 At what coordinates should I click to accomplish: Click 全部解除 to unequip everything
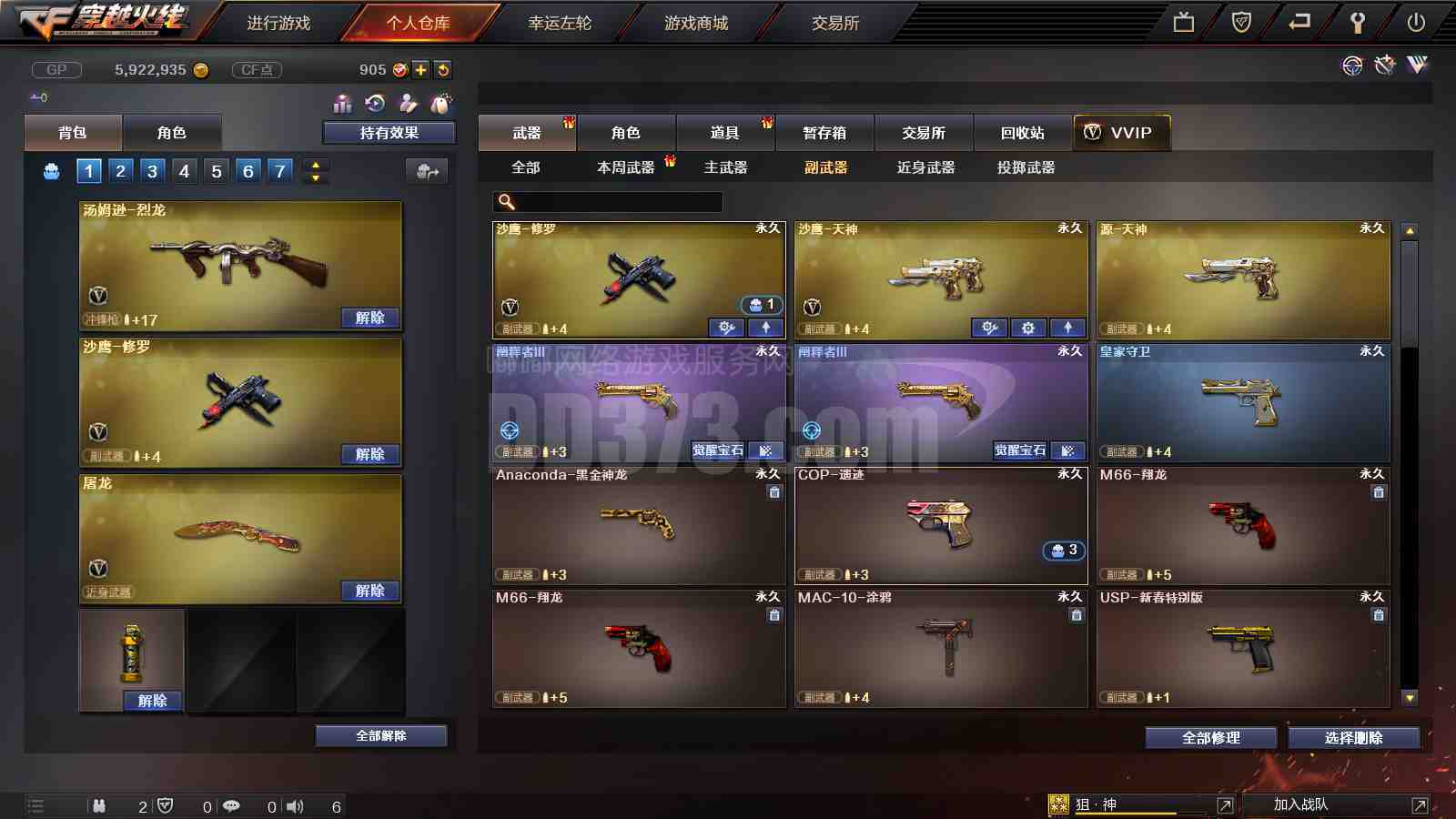pyautogui.click(x=381, y=735)
